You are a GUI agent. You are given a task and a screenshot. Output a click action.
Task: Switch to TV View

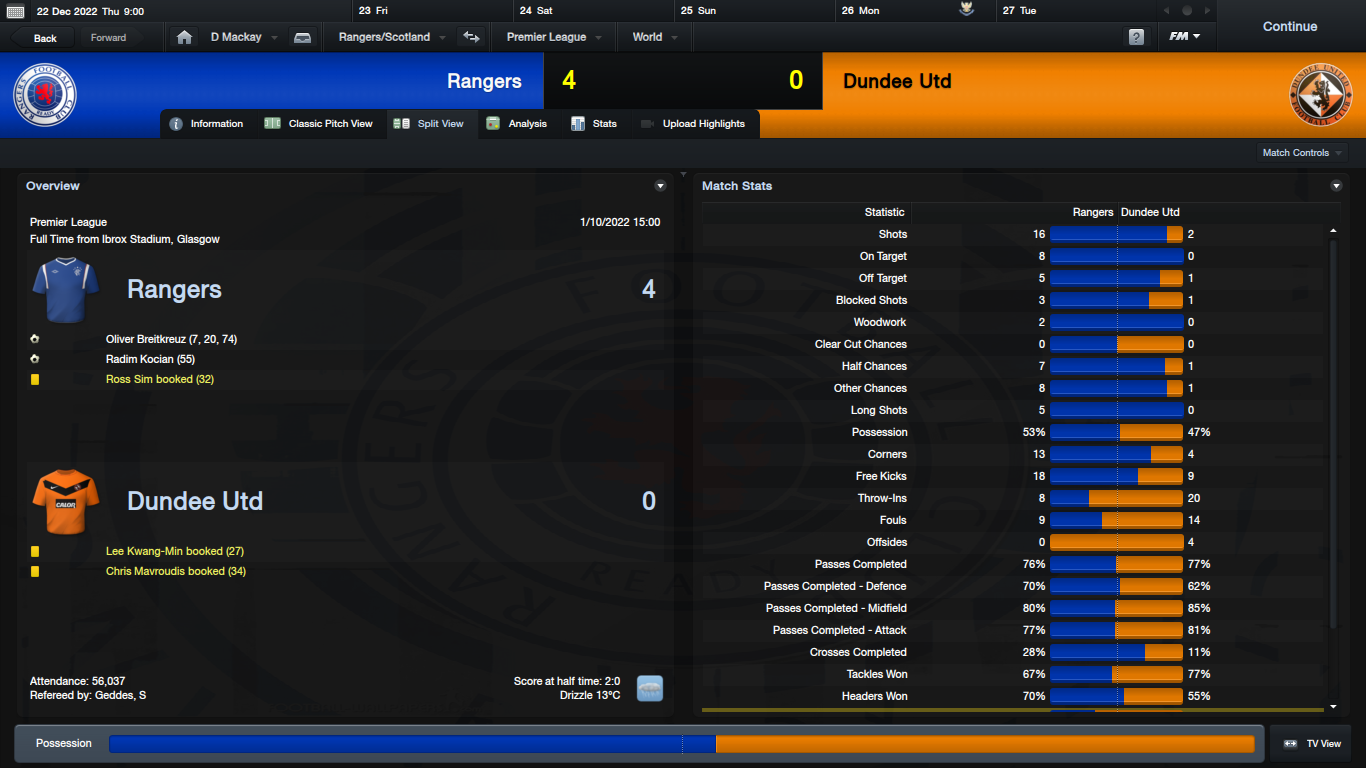click(x=1311, y=744)
